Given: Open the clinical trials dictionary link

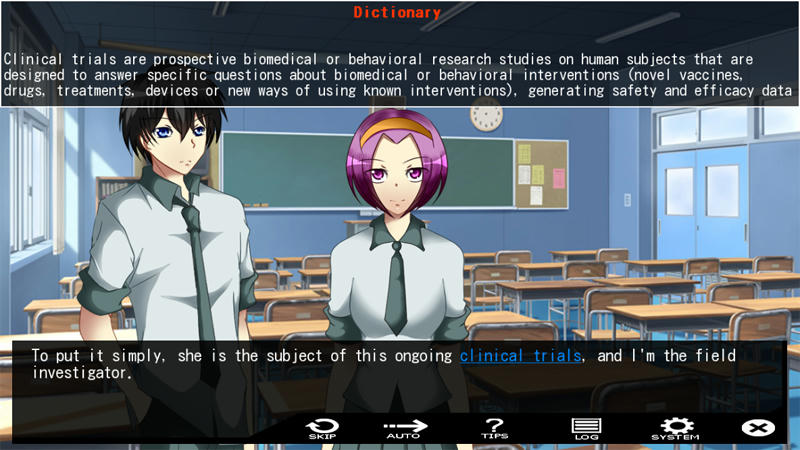Looking at the screenshot, I should point(520,355).
